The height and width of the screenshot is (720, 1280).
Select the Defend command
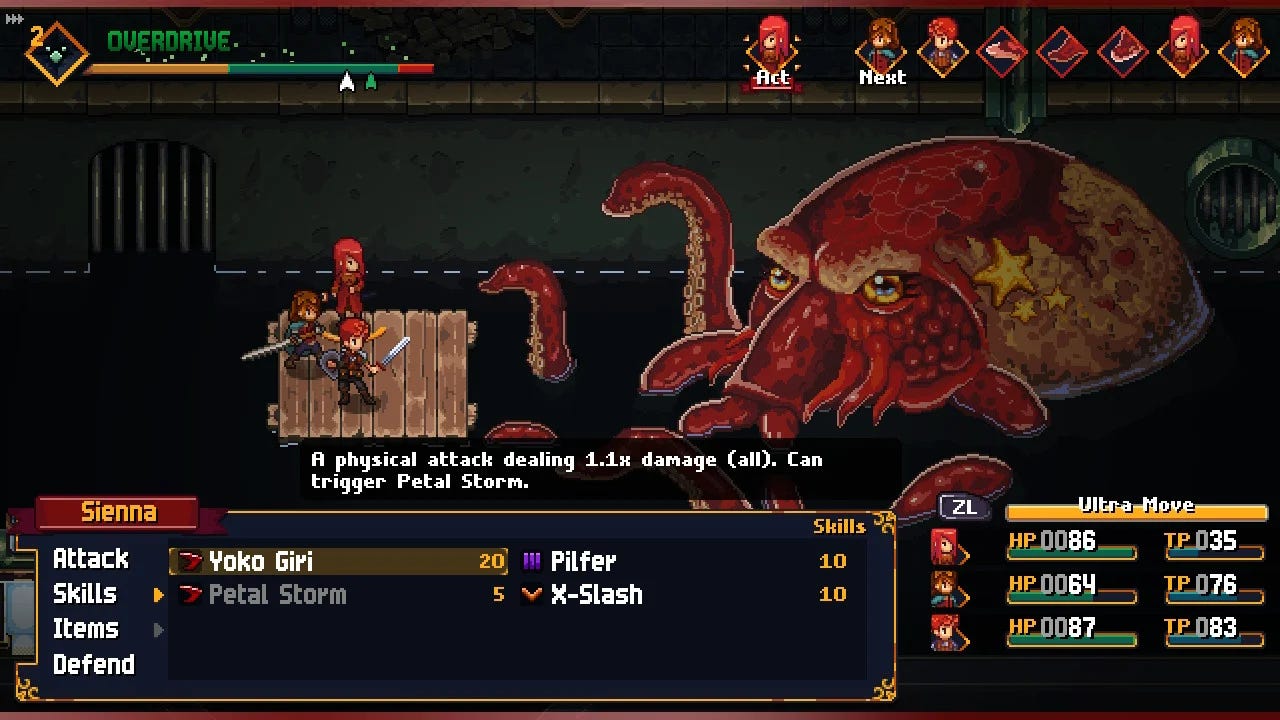[93, 664]
